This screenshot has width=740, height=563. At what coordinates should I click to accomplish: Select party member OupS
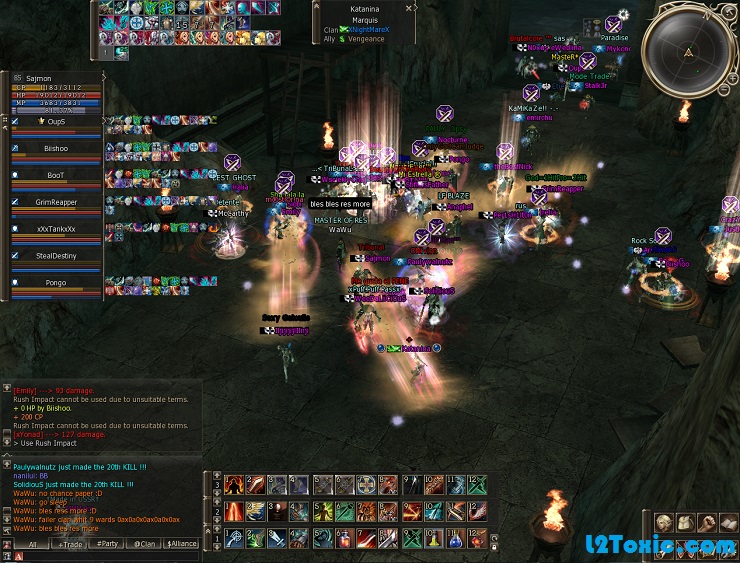(57, 121)
